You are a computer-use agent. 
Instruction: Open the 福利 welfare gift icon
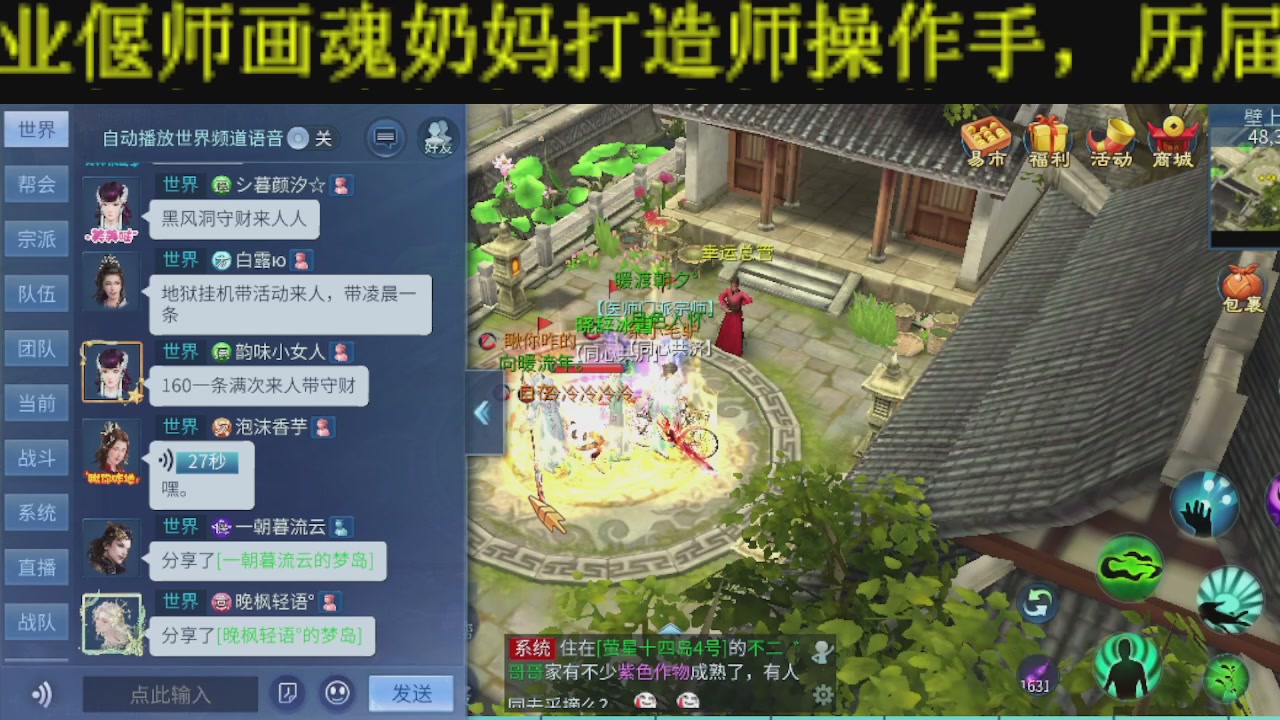1050,140
